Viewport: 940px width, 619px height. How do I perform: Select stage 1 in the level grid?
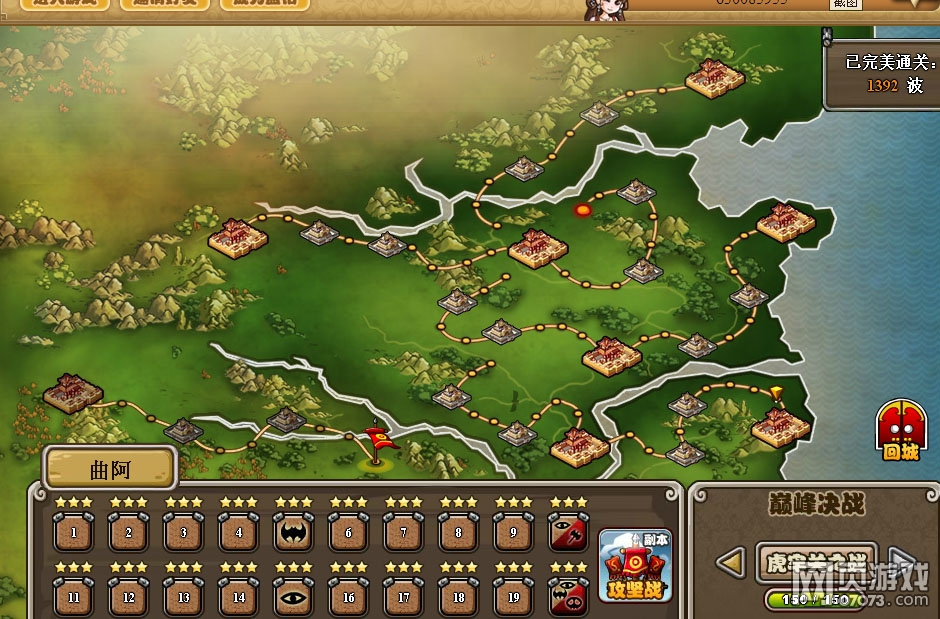click(x=74, y=532)
